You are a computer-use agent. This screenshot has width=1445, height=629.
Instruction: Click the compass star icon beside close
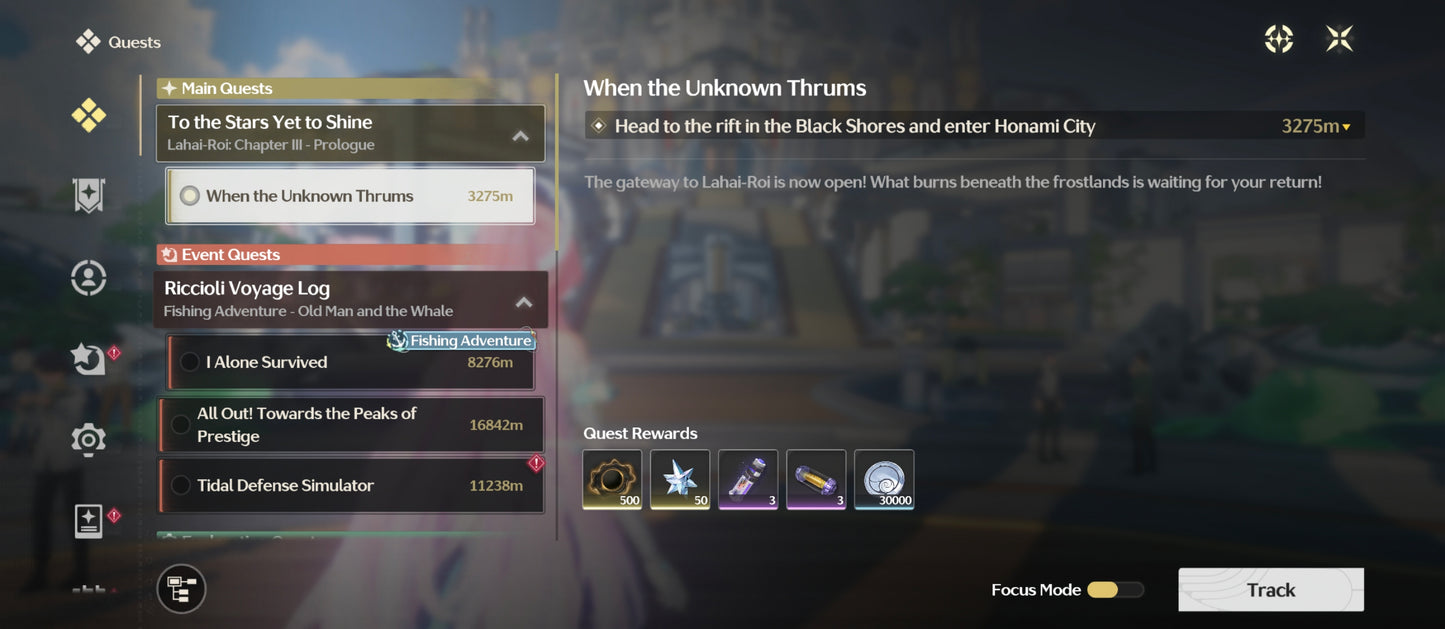point(1279,39)
